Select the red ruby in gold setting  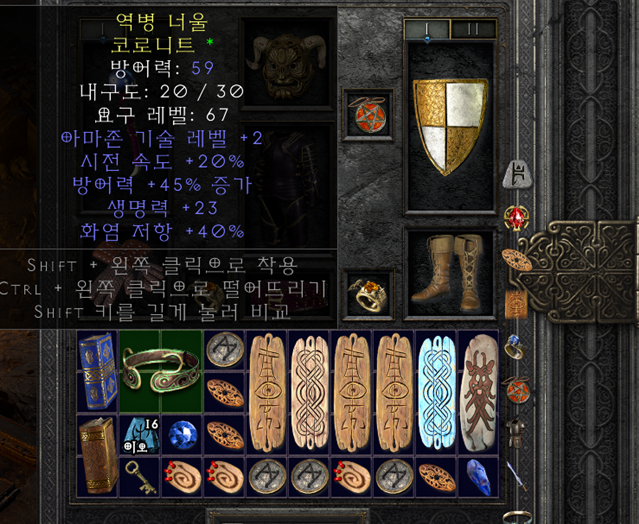point(518,218)
